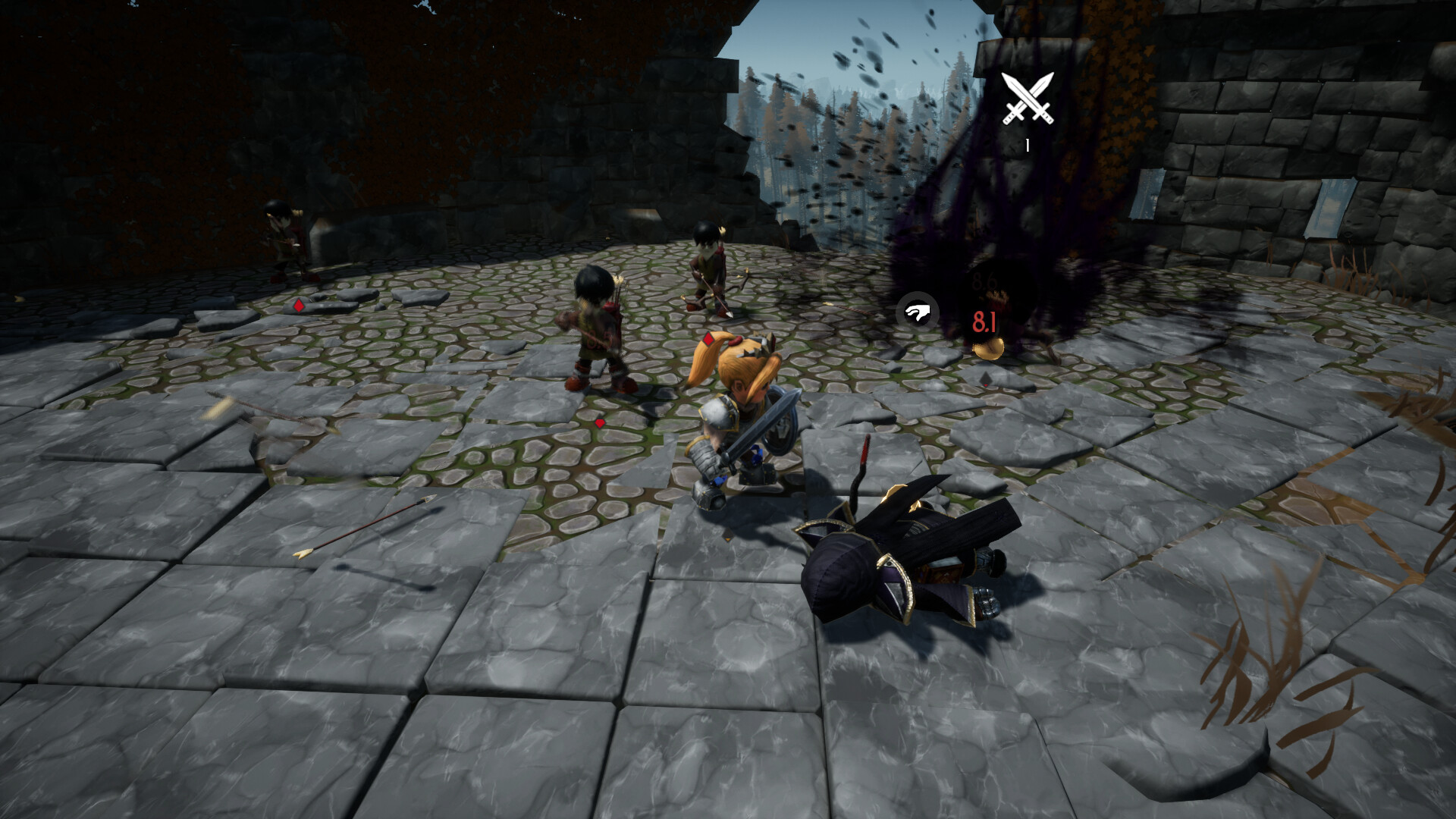This screenshot has width=1456, height=819.
Task: Click the counter '1' below the swords icon
Action: tap(1028, 144)
